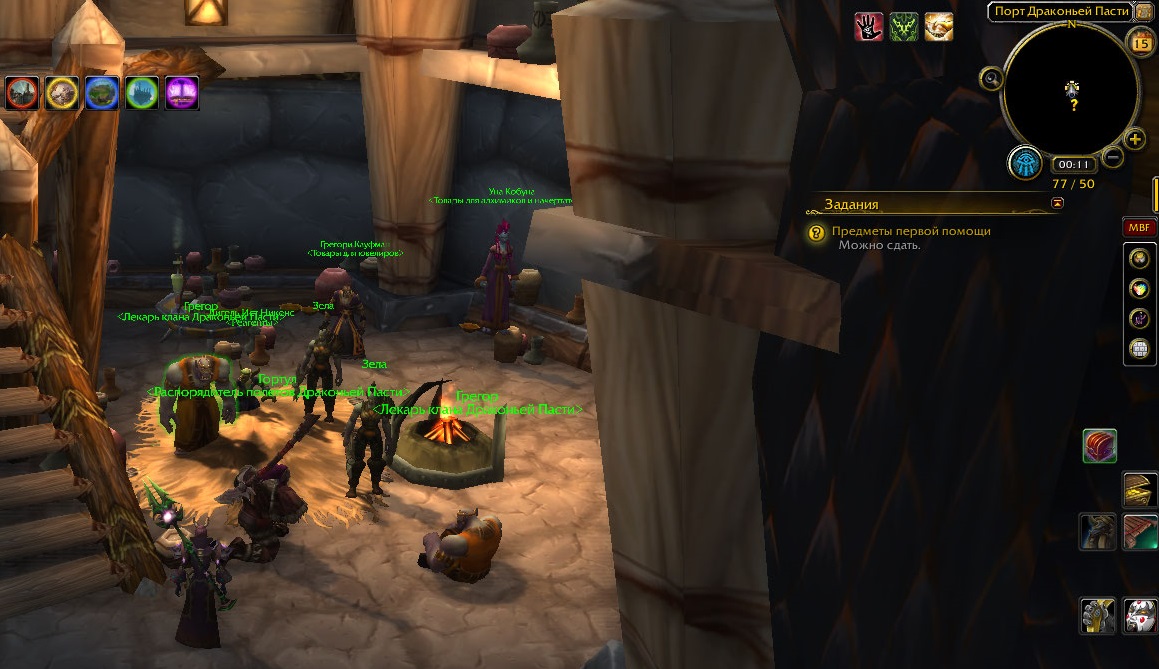Open the red treasure chest icon
Image resolution: width=1159 pixels, height=669 pixels.
pyautogui.click(x=1099, y=446)
